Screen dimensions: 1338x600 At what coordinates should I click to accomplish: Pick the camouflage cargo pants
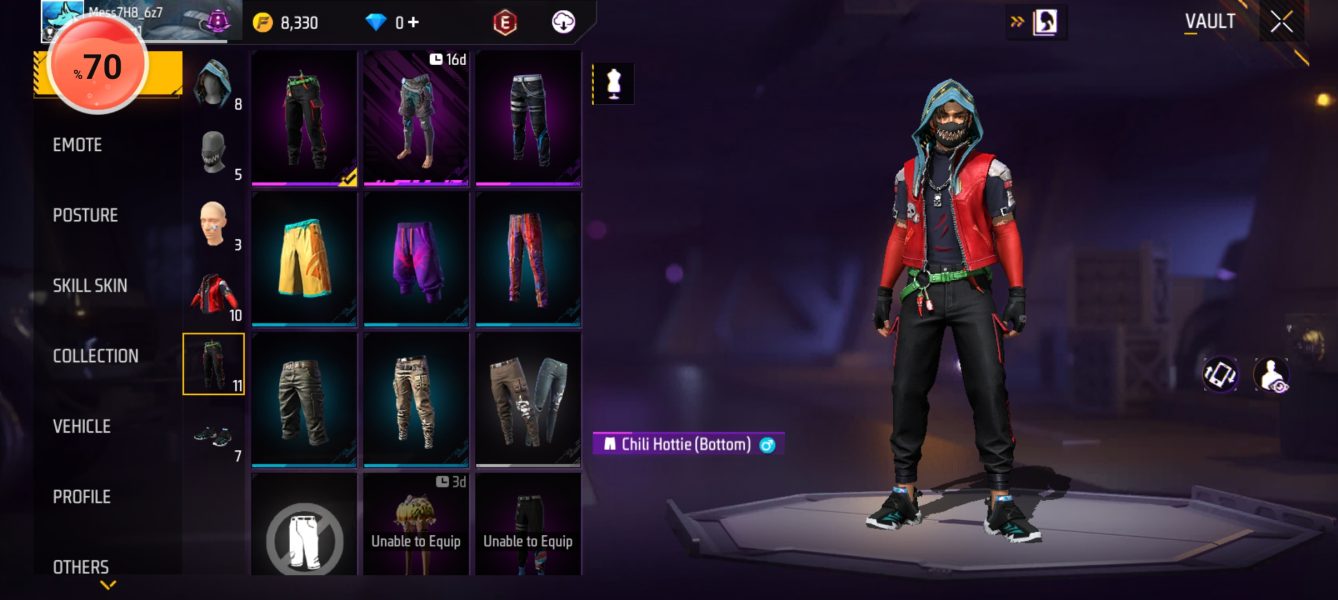416,399
